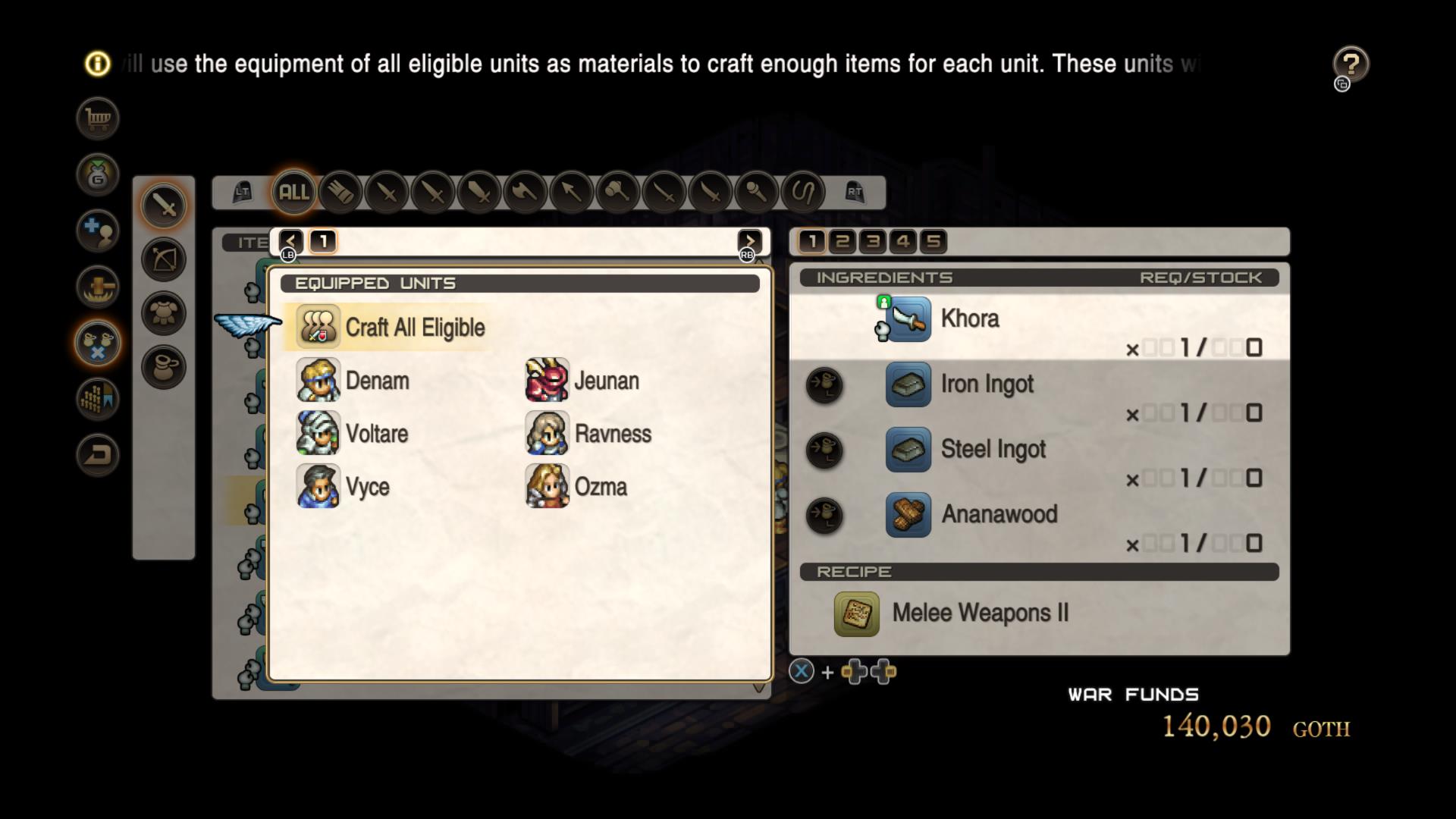This screenshot has height=819, width=1456.
Task: Click the next page RB arrow
Action: click(749, 241)
